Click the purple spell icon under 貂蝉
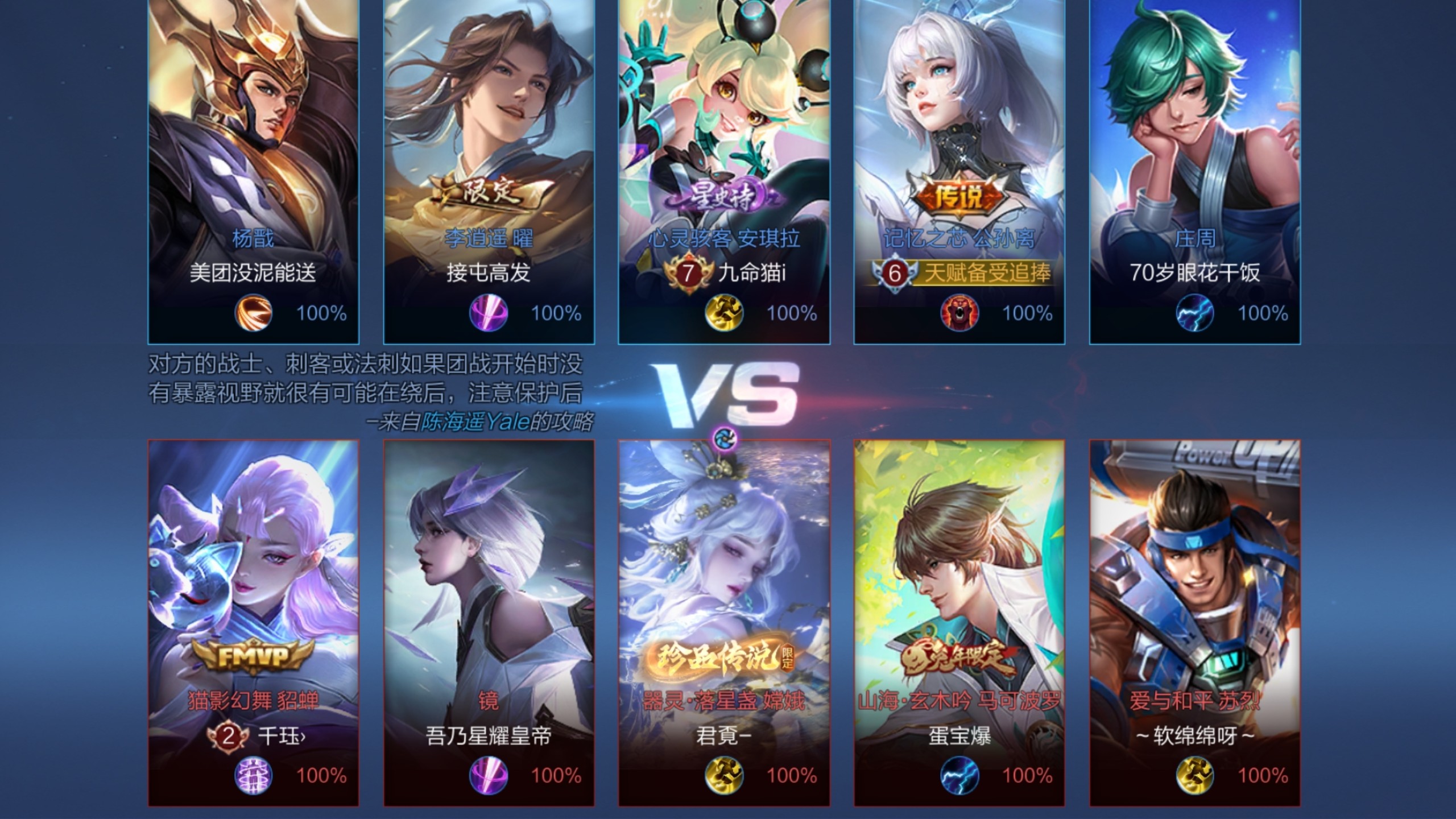 tap(253, 776)
